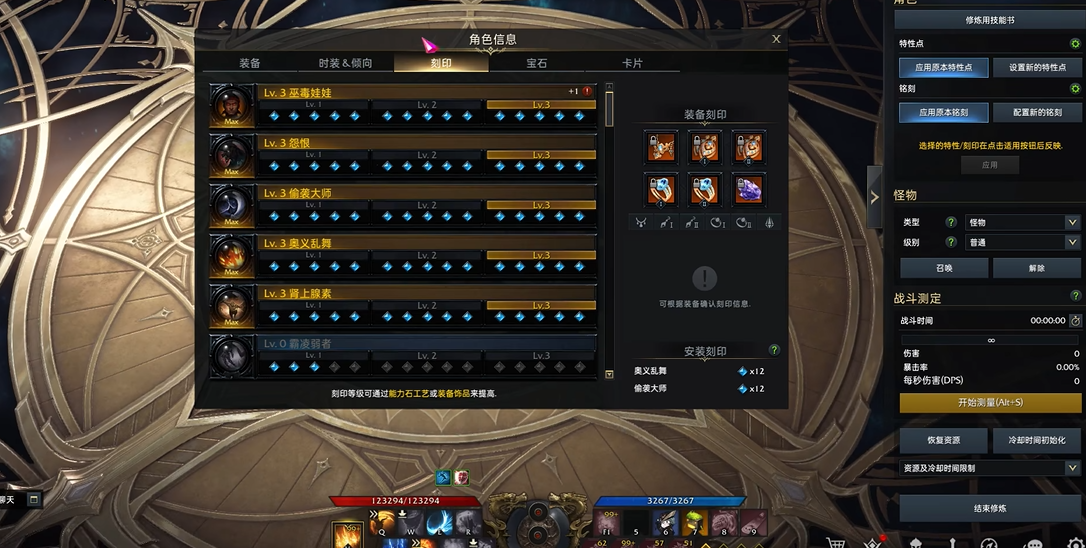Open the 时装&倾向 tab
Screen dimensions: 1086x548
[345, 63]
